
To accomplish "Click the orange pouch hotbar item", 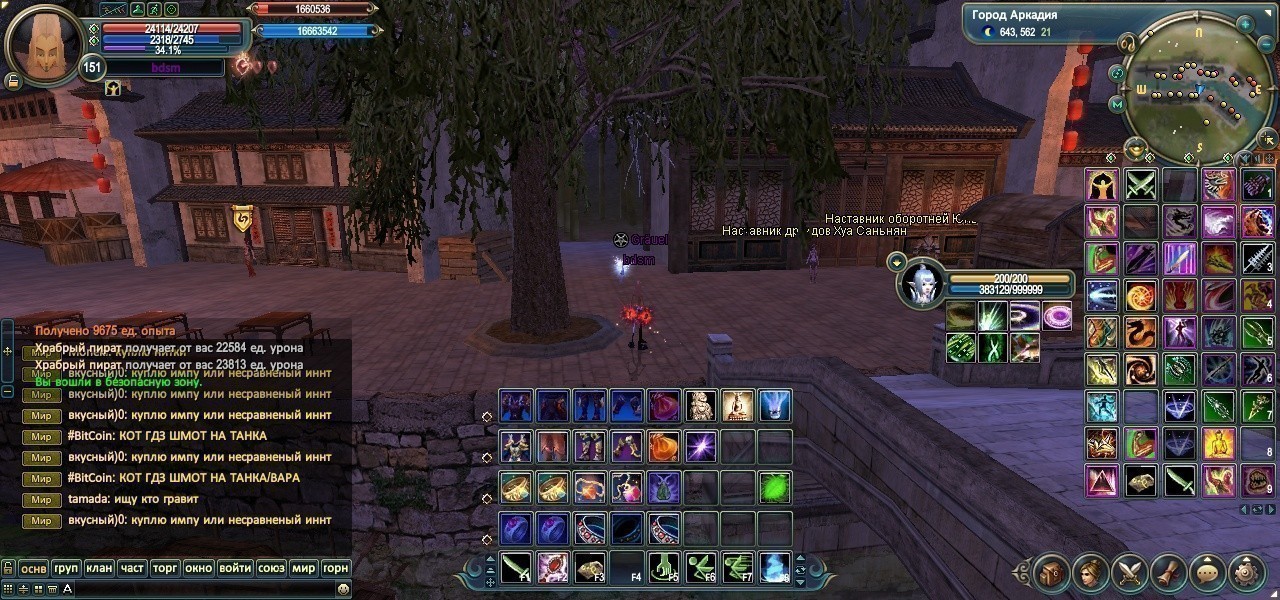I will (x=664, y=446).
